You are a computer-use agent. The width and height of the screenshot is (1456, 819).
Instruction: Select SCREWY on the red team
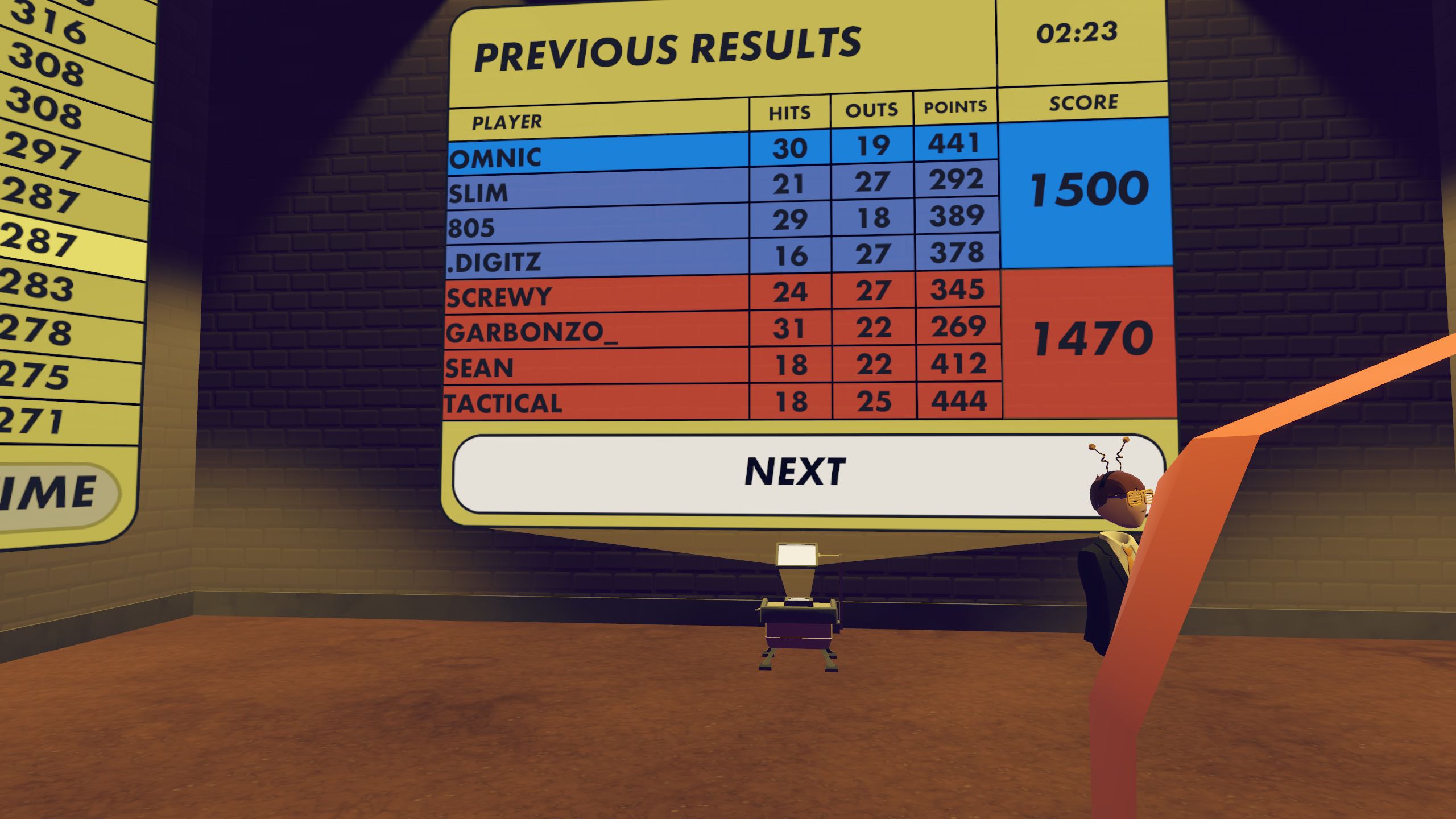click(x=498, y=297)
